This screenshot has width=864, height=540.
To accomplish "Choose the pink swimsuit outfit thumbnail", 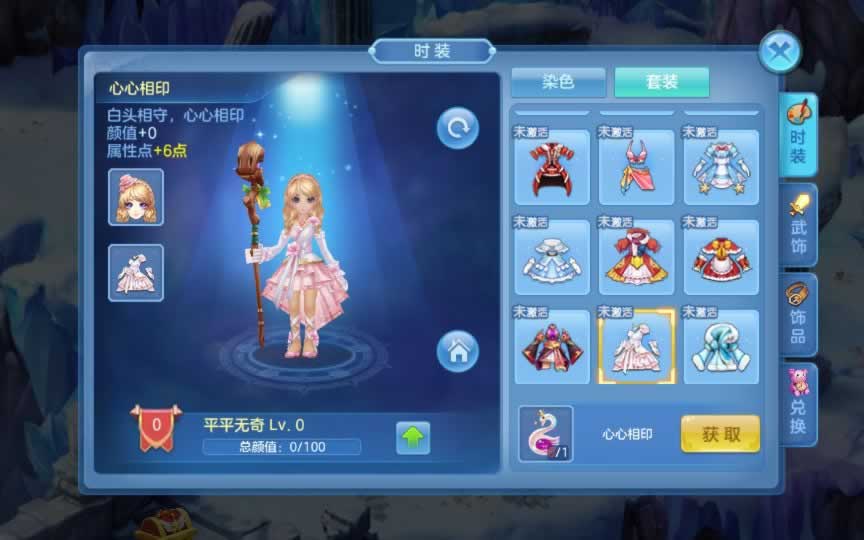I will pyautogui.click(x=636, y=167).
